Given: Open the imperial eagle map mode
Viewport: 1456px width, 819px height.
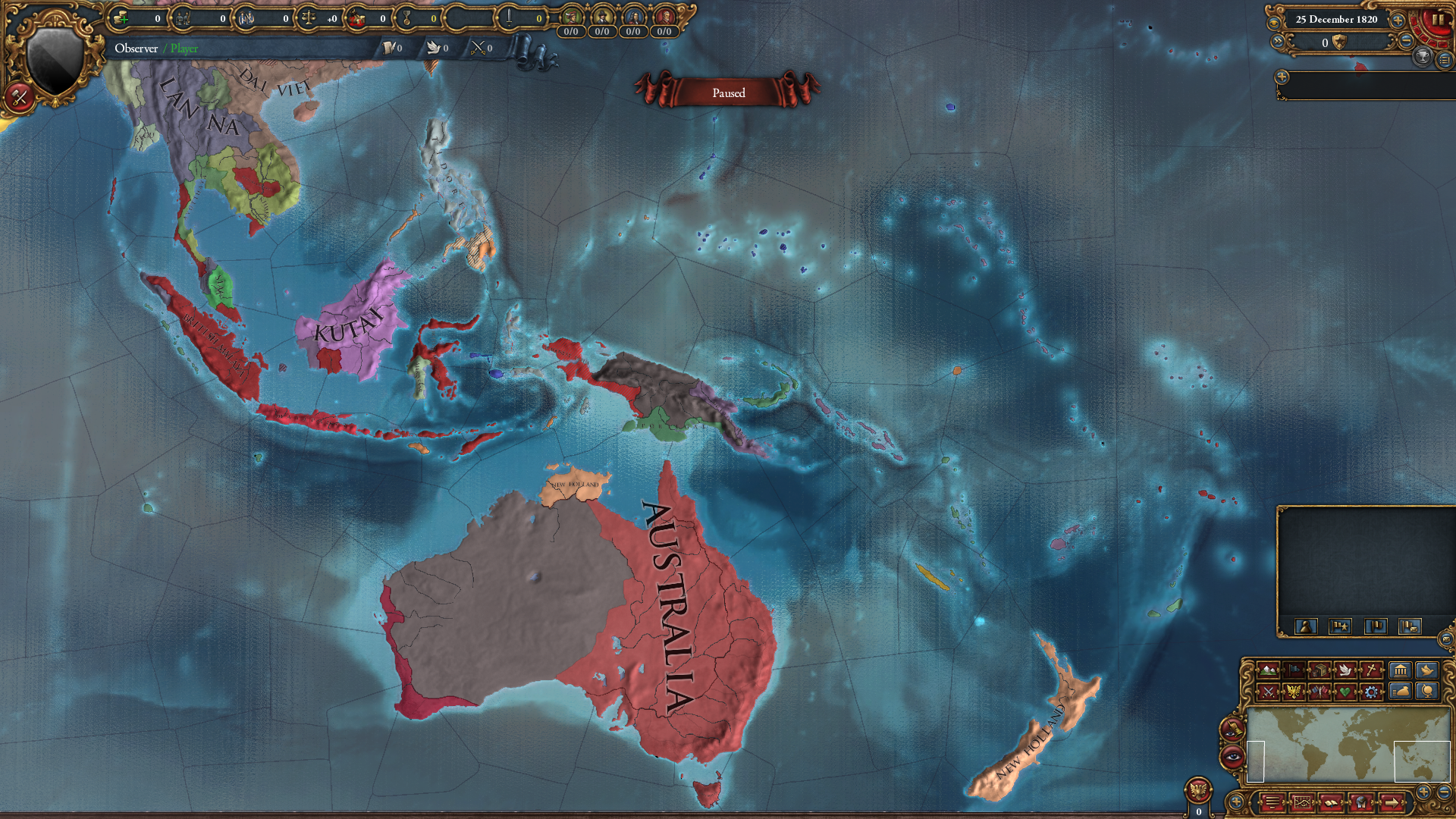Looking at the screenshot, I should [x=1294, y=692].
